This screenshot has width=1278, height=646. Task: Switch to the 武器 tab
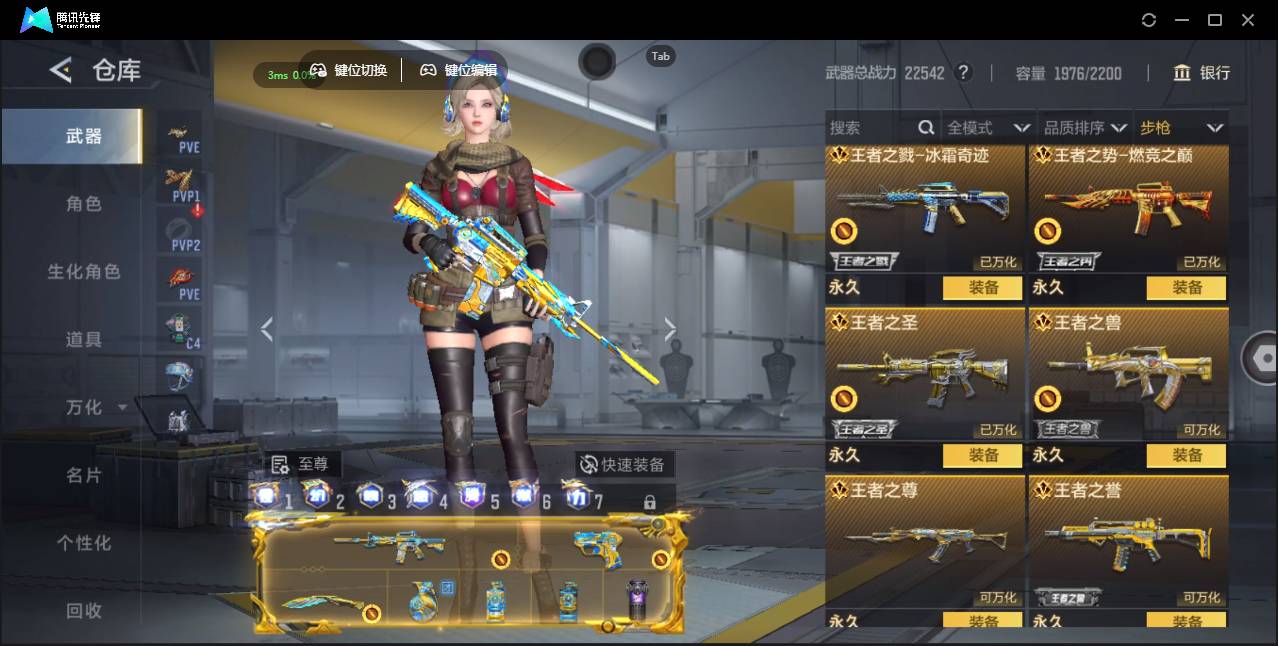(83, 136)
